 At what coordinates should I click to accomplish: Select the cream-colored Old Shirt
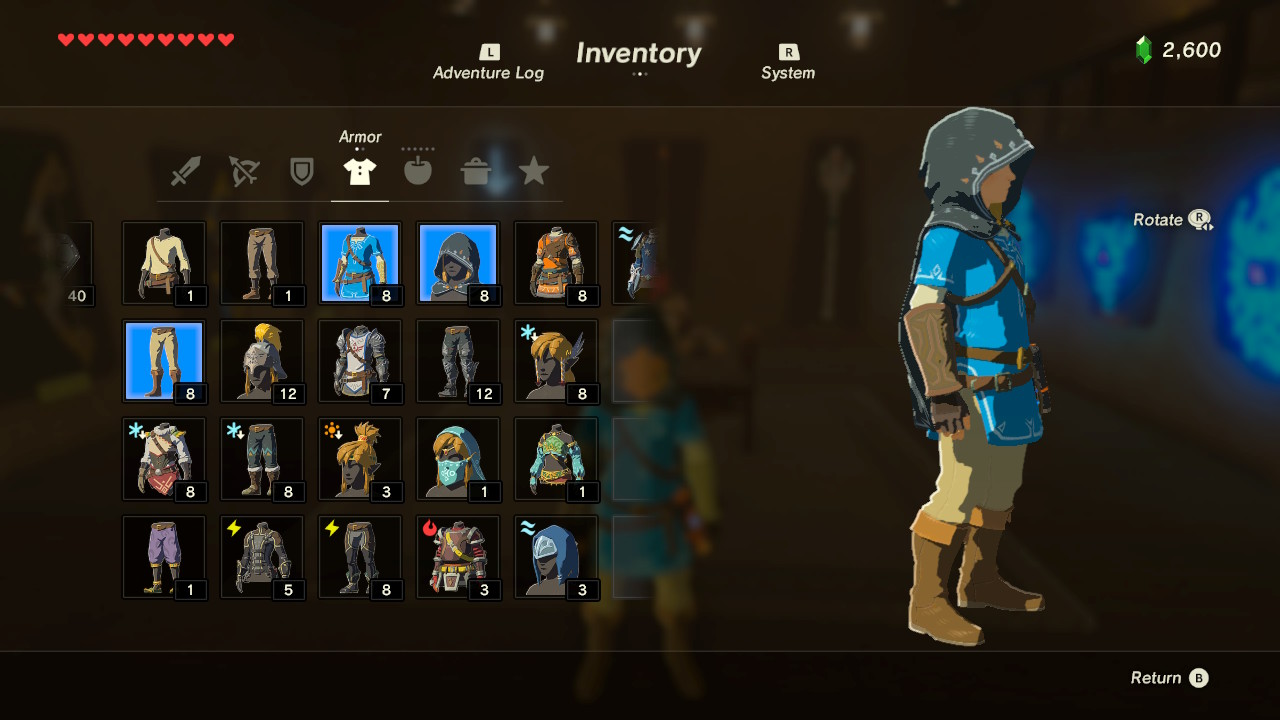(x=164, y=263)
